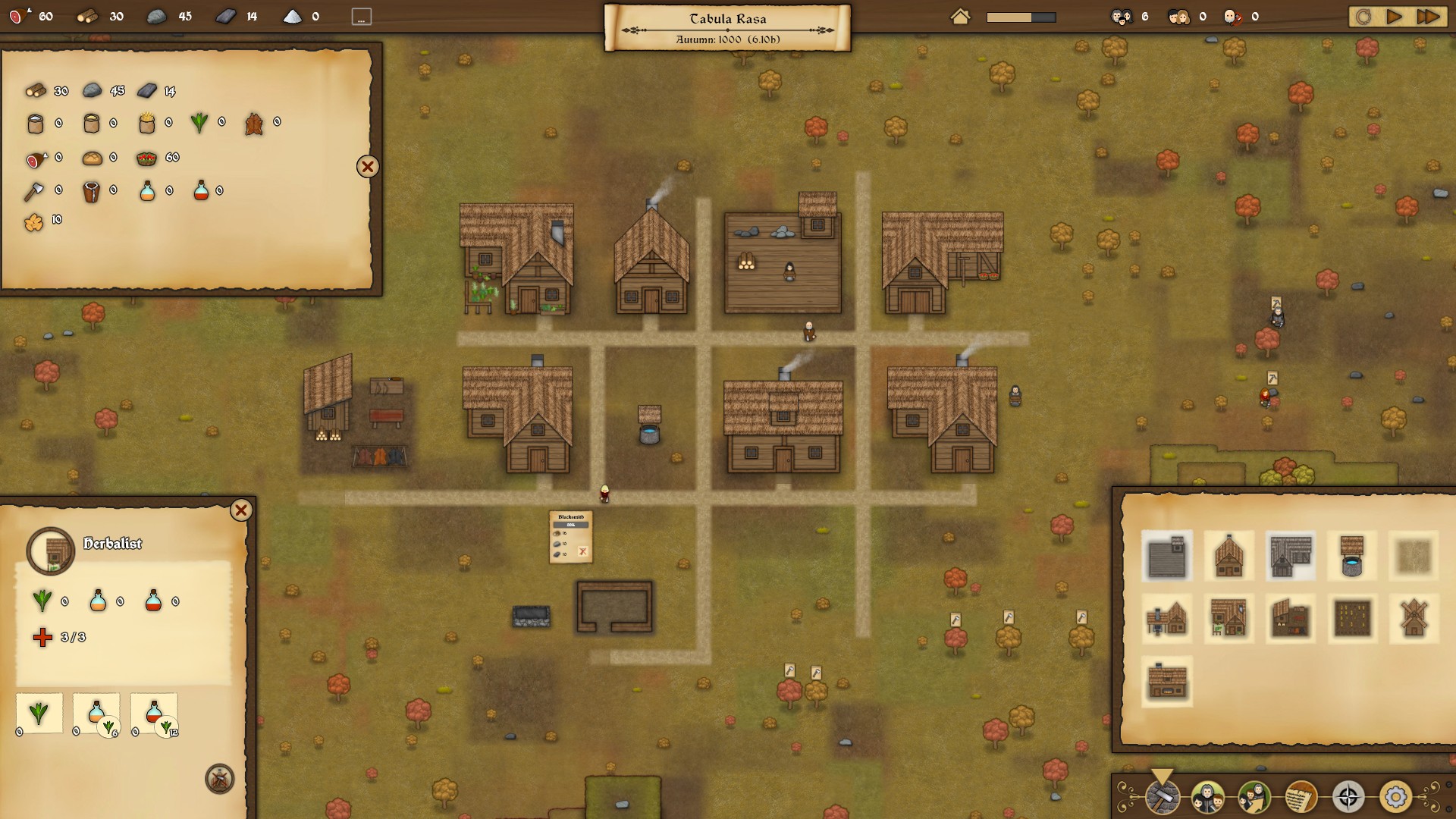Select the dirt road tile
The image size is (1456, 819).
pyautogui.click(x=1414, y=556)
